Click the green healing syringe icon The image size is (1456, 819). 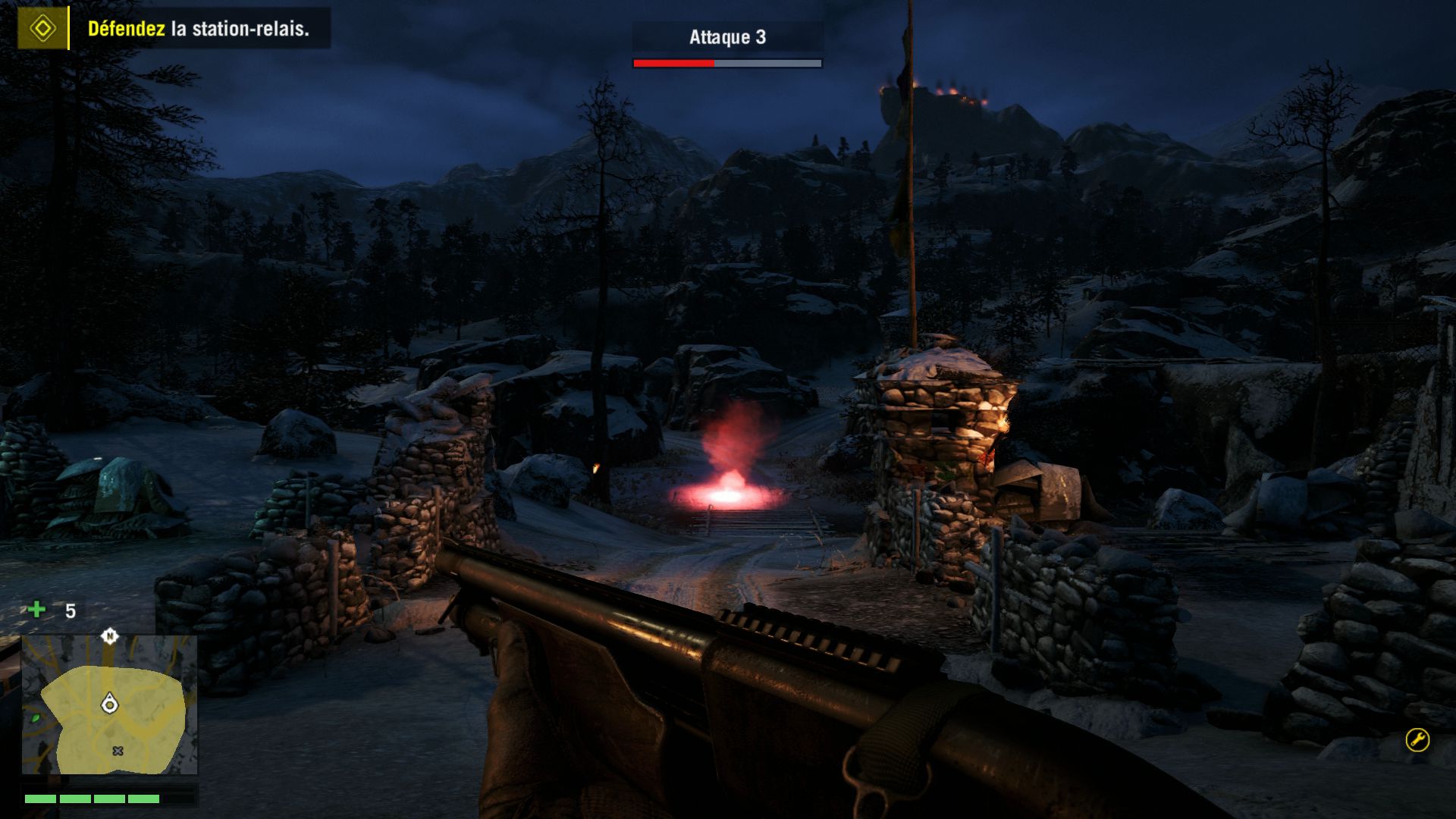click(x=36, y=610)
